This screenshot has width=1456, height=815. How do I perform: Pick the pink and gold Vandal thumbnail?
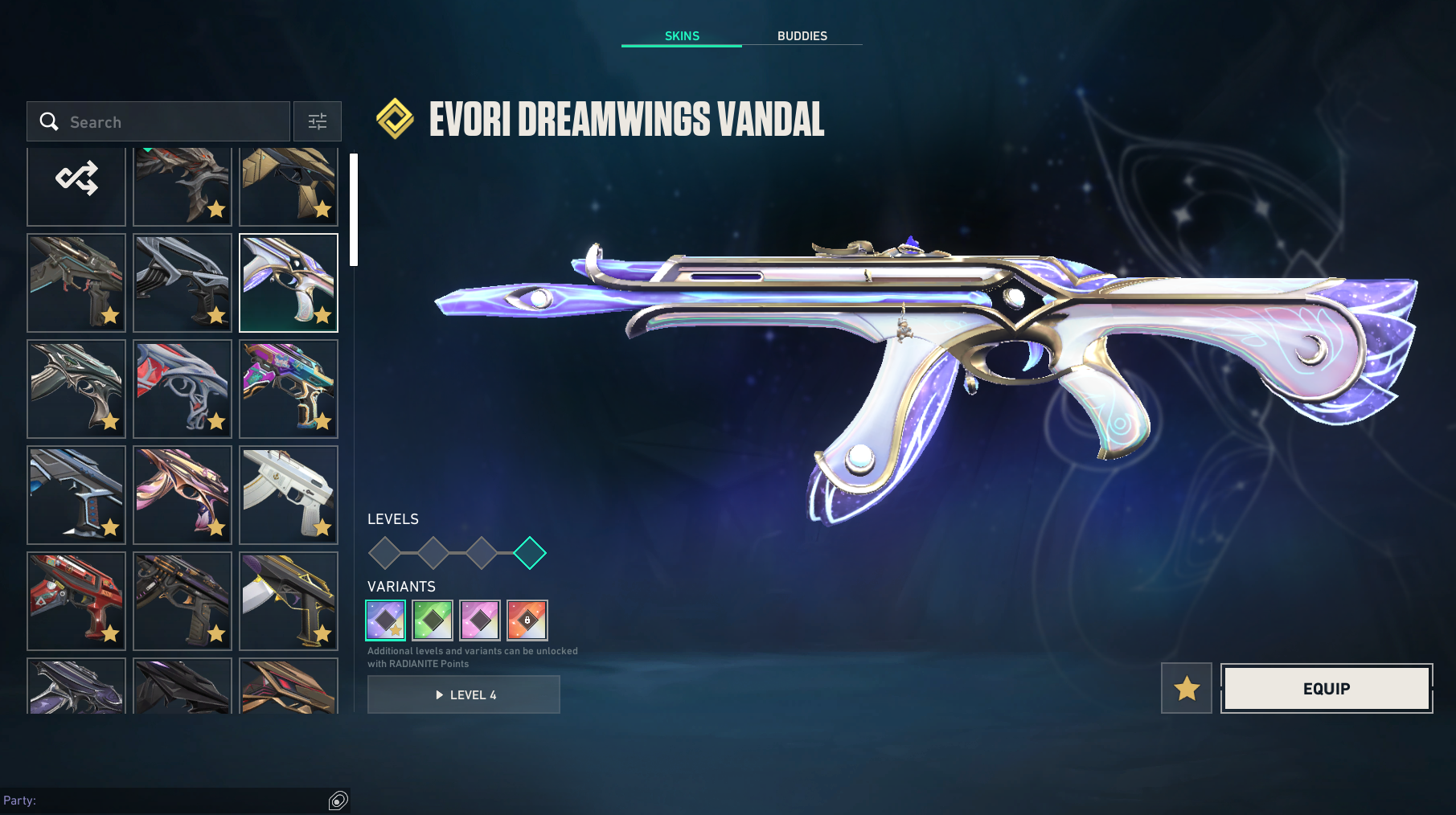(x=183, y=495)
